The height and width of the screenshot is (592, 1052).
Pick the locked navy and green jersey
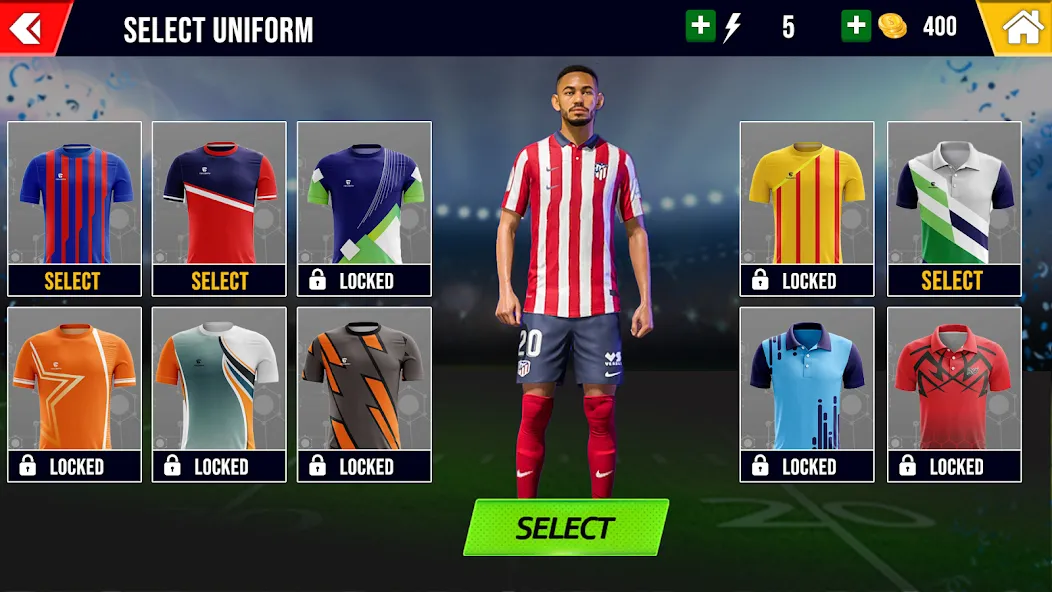pos(364,208)
